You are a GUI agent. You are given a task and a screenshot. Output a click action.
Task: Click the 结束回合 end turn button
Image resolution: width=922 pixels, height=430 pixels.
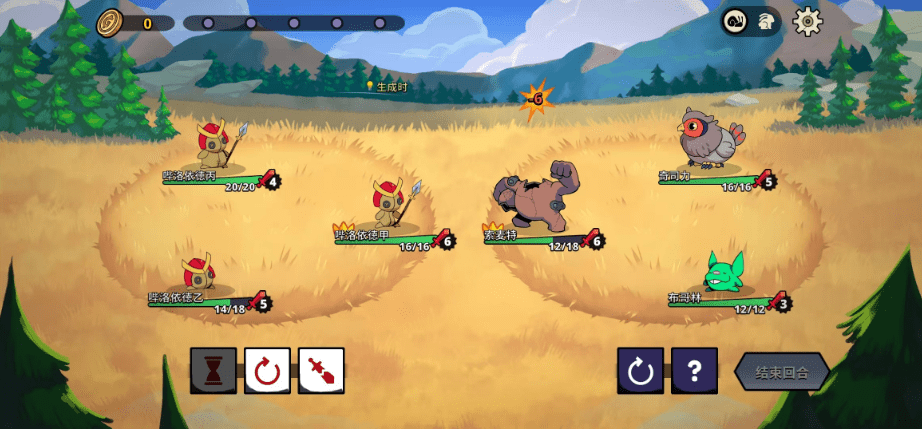[x=781, y=372]
